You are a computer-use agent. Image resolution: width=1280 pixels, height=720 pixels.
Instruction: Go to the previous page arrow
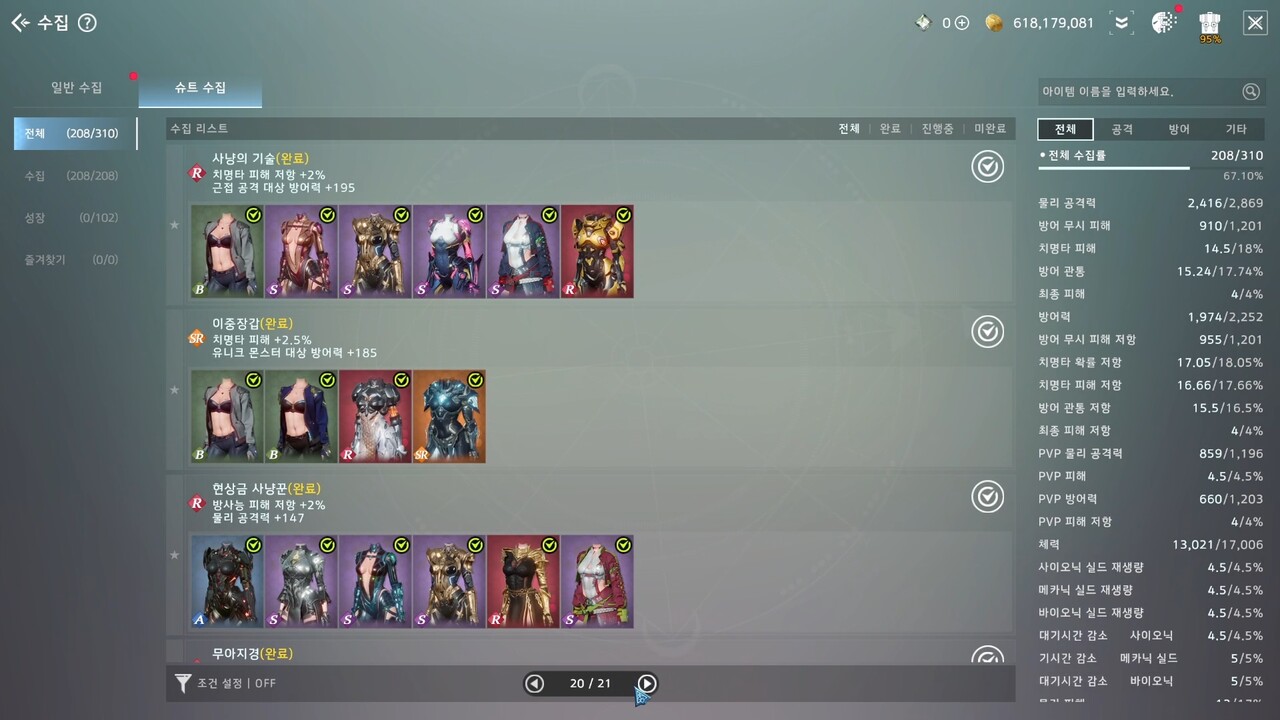[535, 684]
